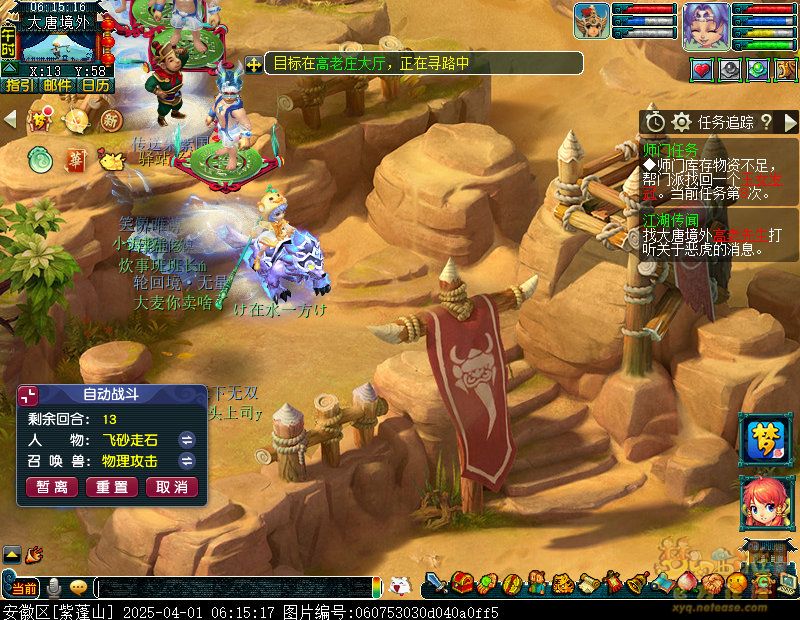Change the 人物 auto-battle skill

point(186,440)
